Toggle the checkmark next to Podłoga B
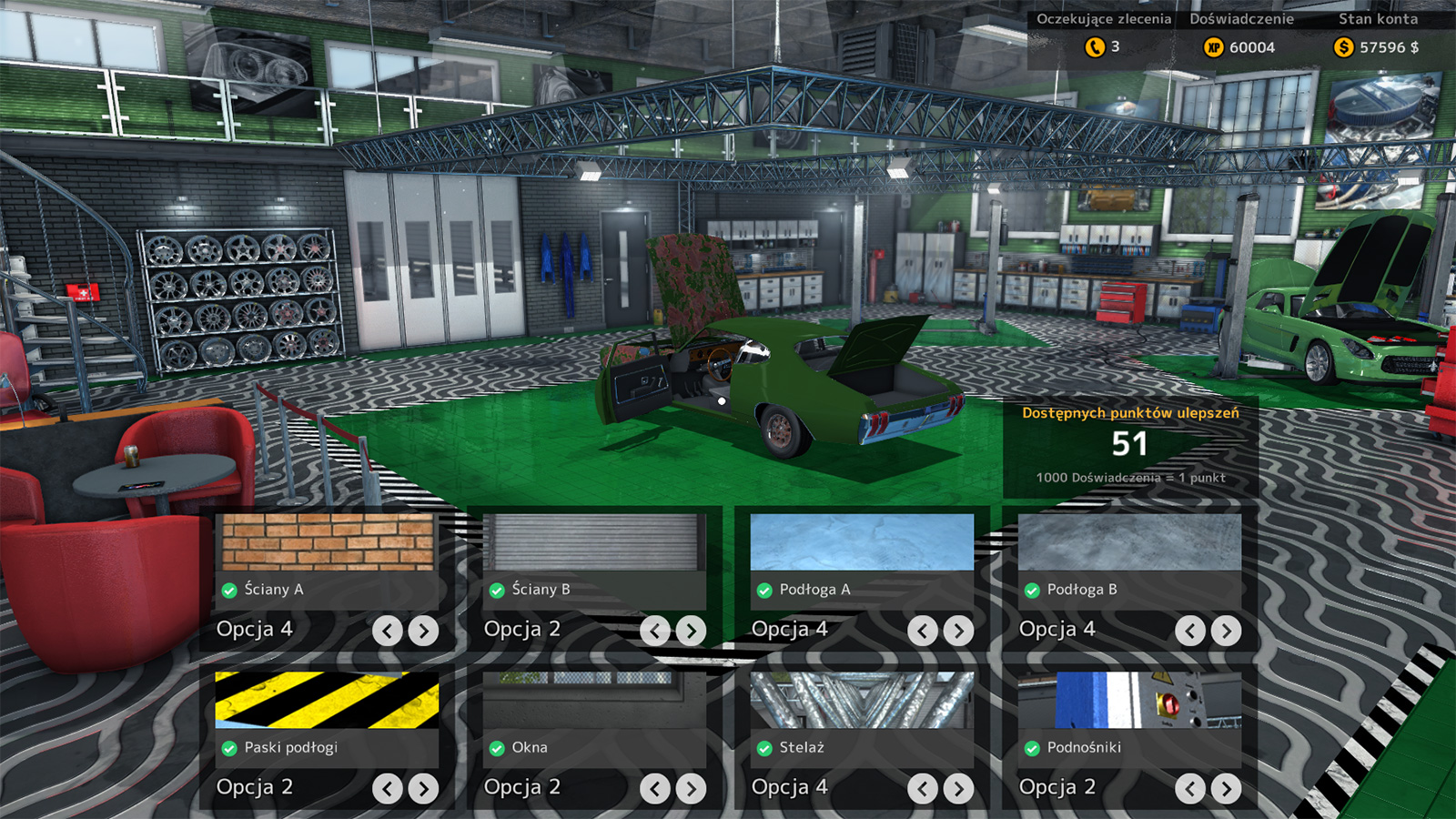This screenshot has height=819, width=1456. [1034, 590]
